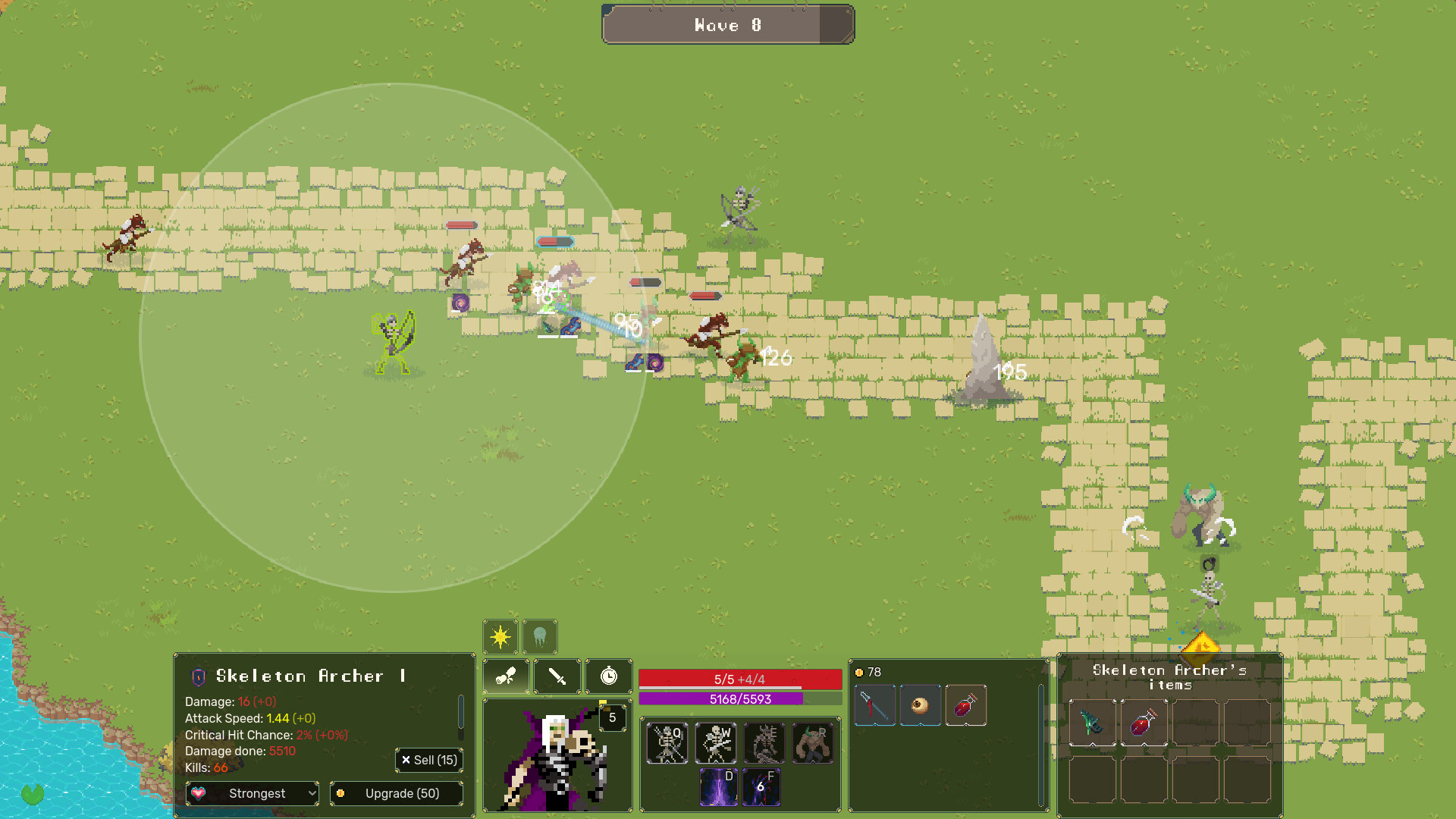Click the yellow sun buff icon
Image resolution: width=1456 pixels, height=819 pixels.
tap(500, 636)
